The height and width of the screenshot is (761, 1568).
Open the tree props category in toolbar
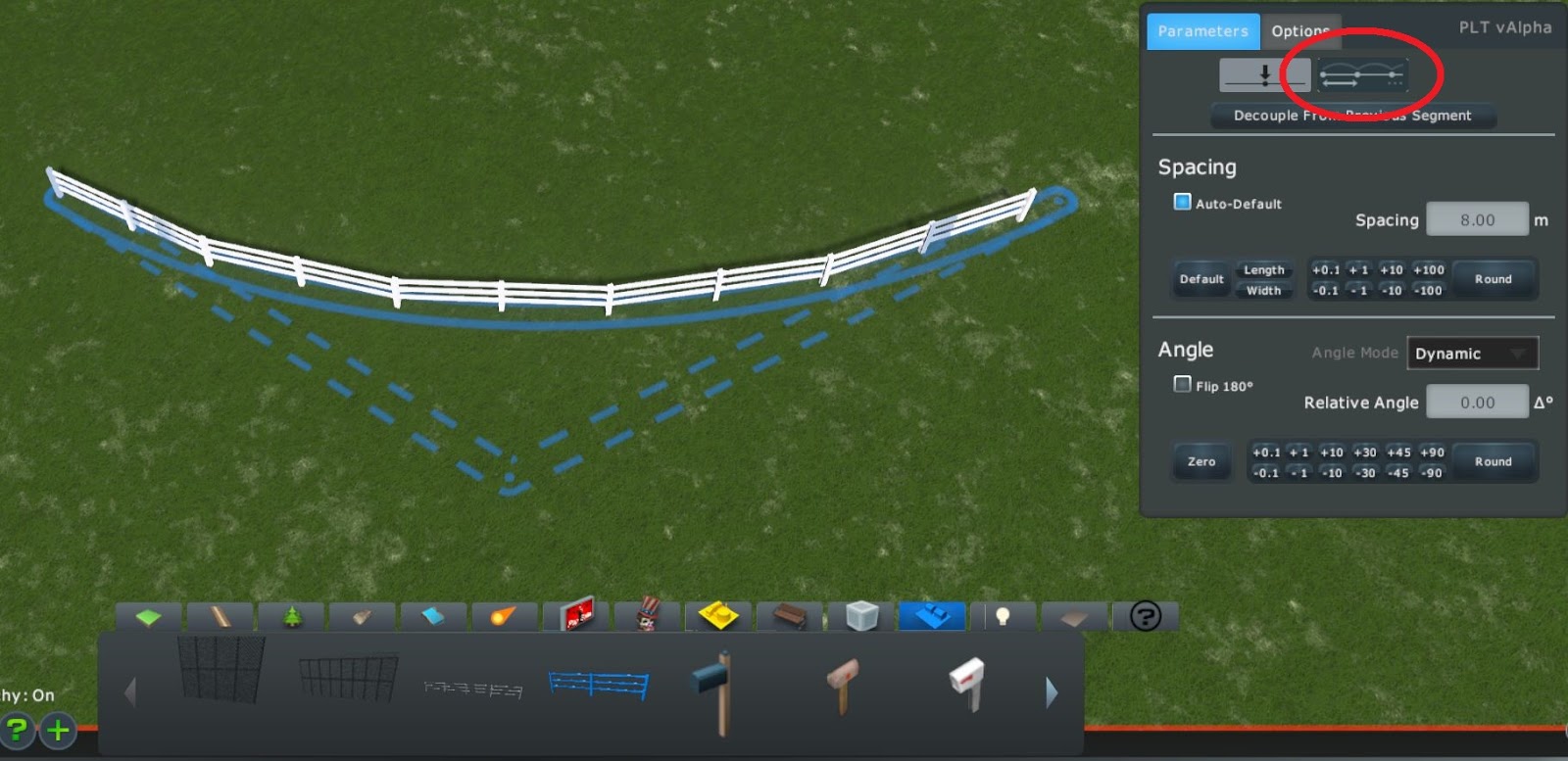tap(291, 616)
